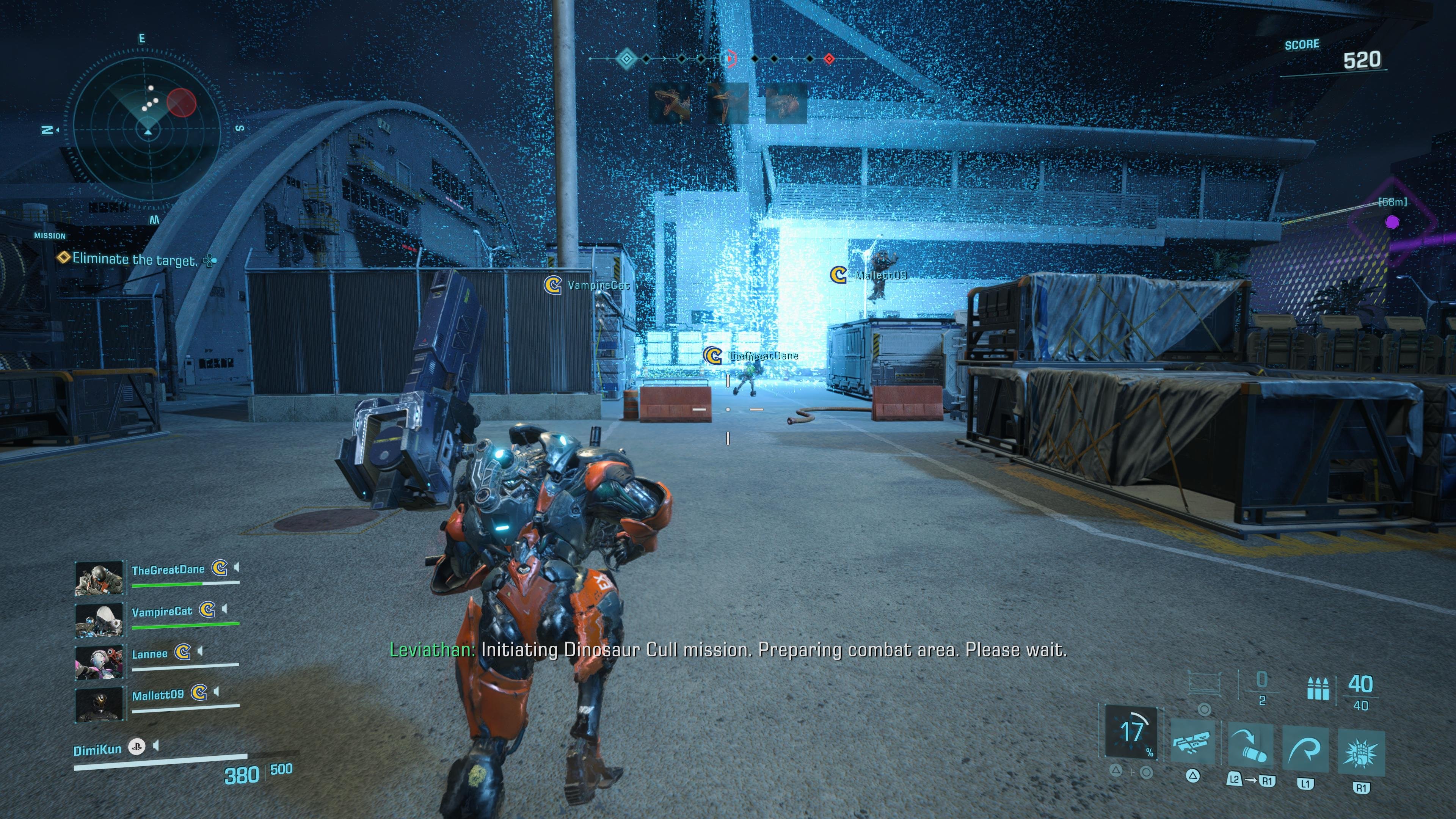Click Mallett09's squad portrait

[99, 704]
